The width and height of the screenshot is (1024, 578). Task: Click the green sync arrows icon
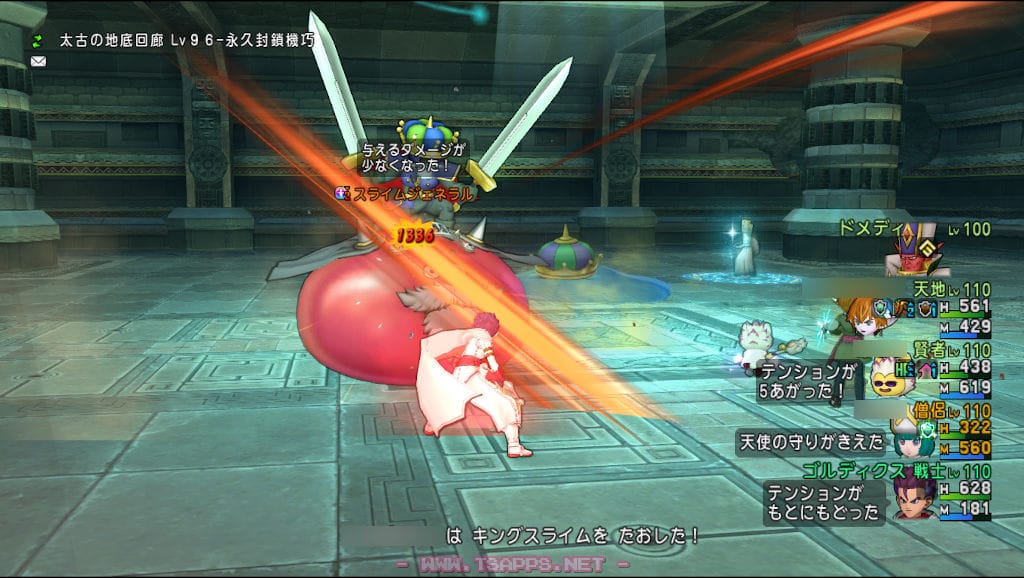38,41
